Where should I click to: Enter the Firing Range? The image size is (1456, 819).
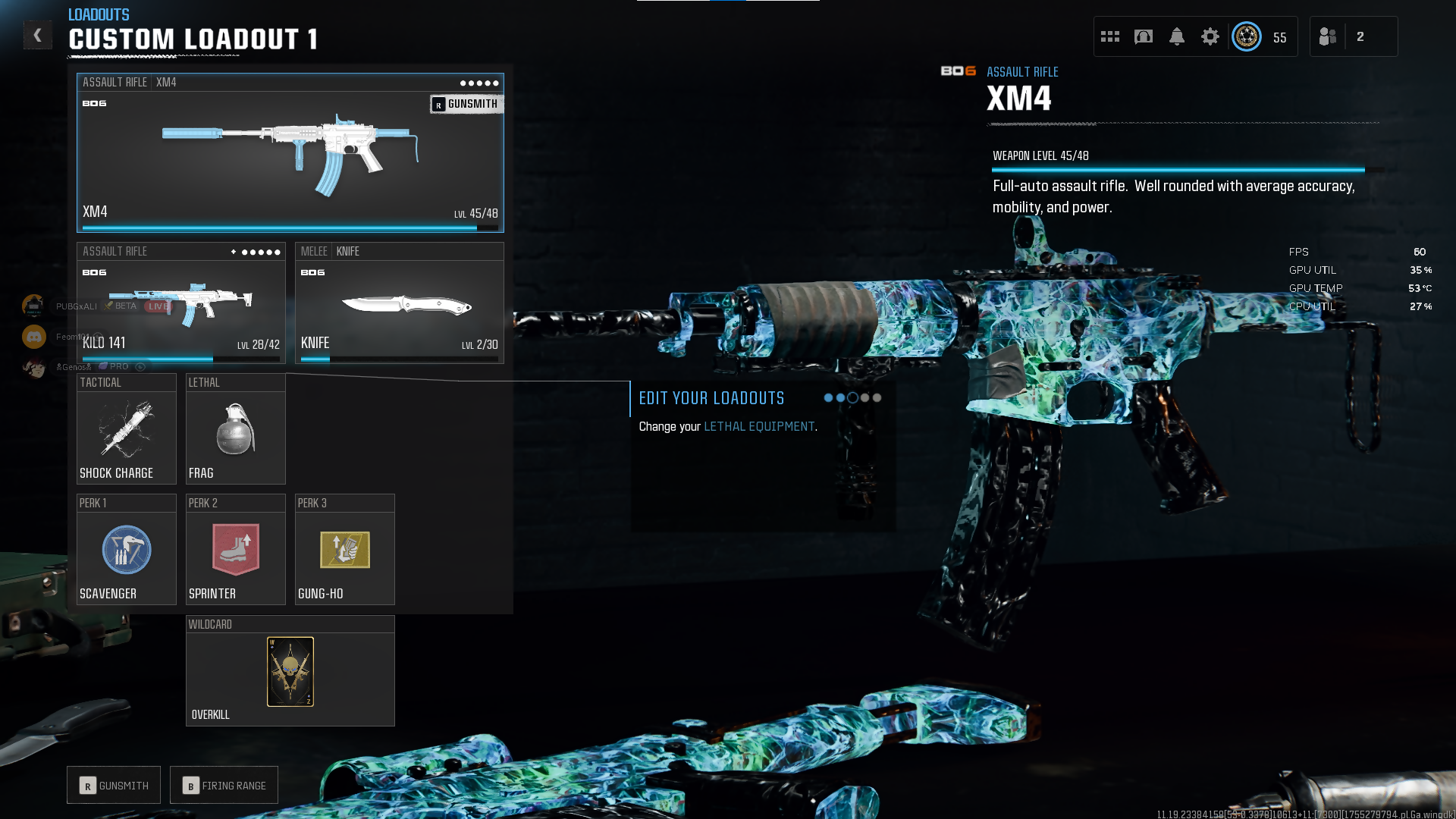pyautogui.click(x=224, y=786)
